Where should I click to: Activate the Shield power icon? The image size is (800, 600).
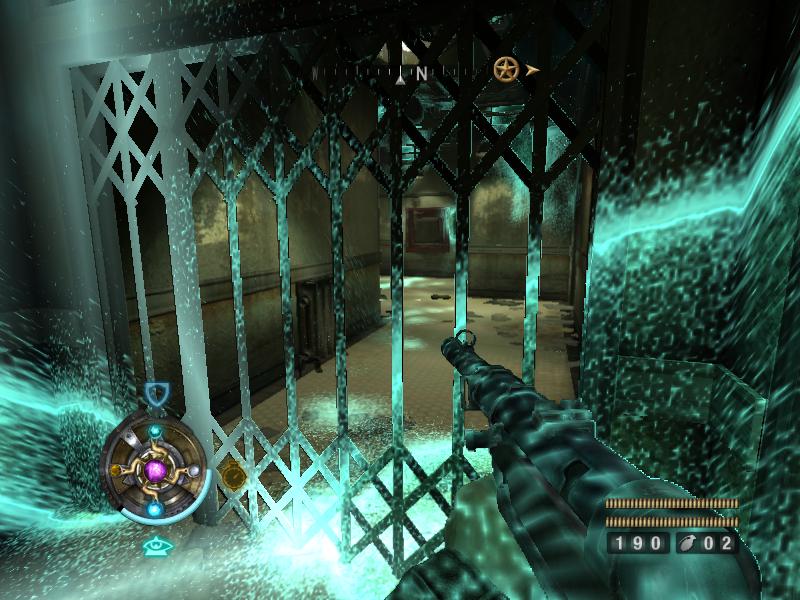click(x=154, y=394)
